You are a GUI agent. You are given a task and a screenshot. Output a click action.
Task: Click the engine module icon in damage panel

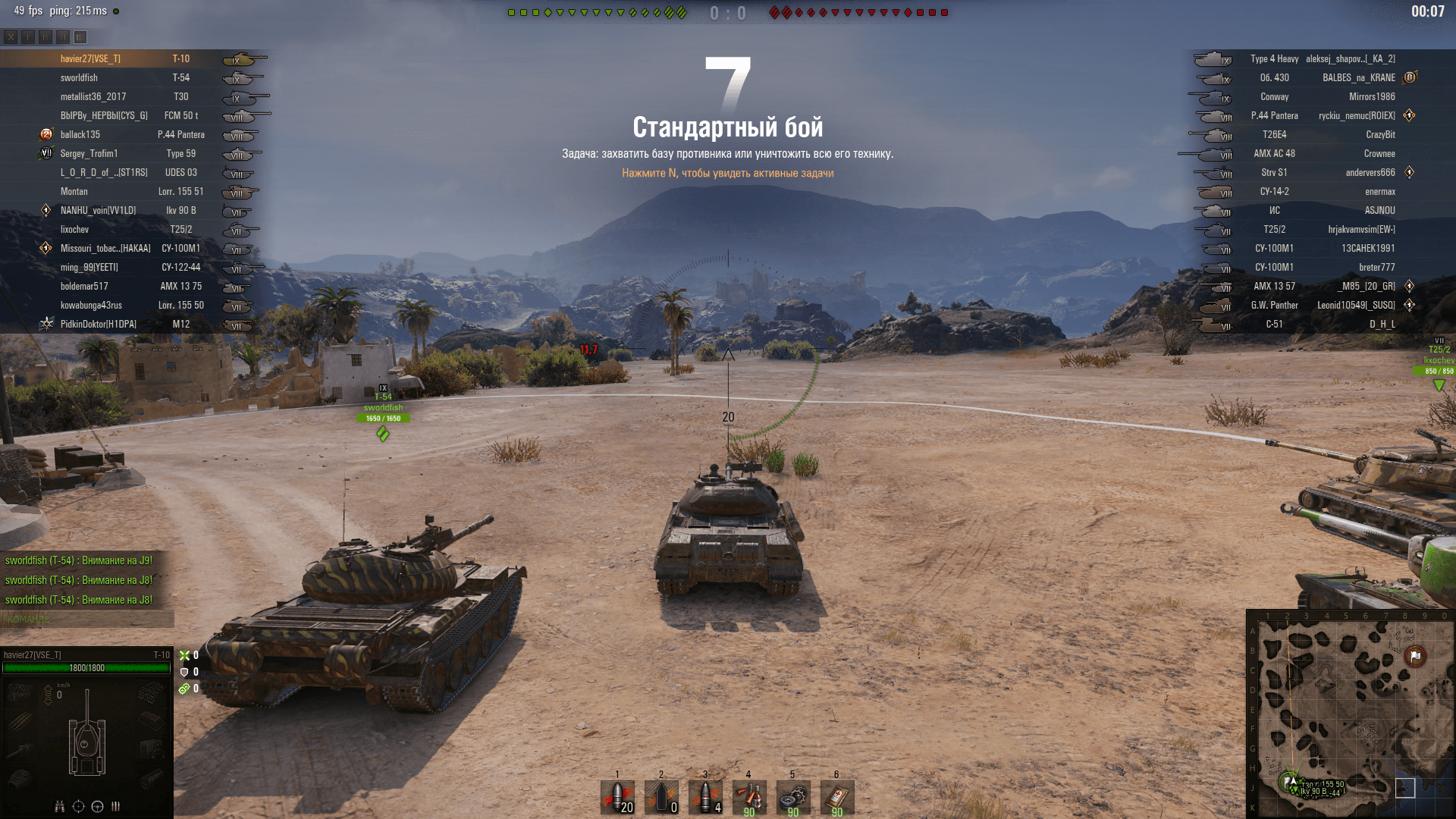[20, 692]
